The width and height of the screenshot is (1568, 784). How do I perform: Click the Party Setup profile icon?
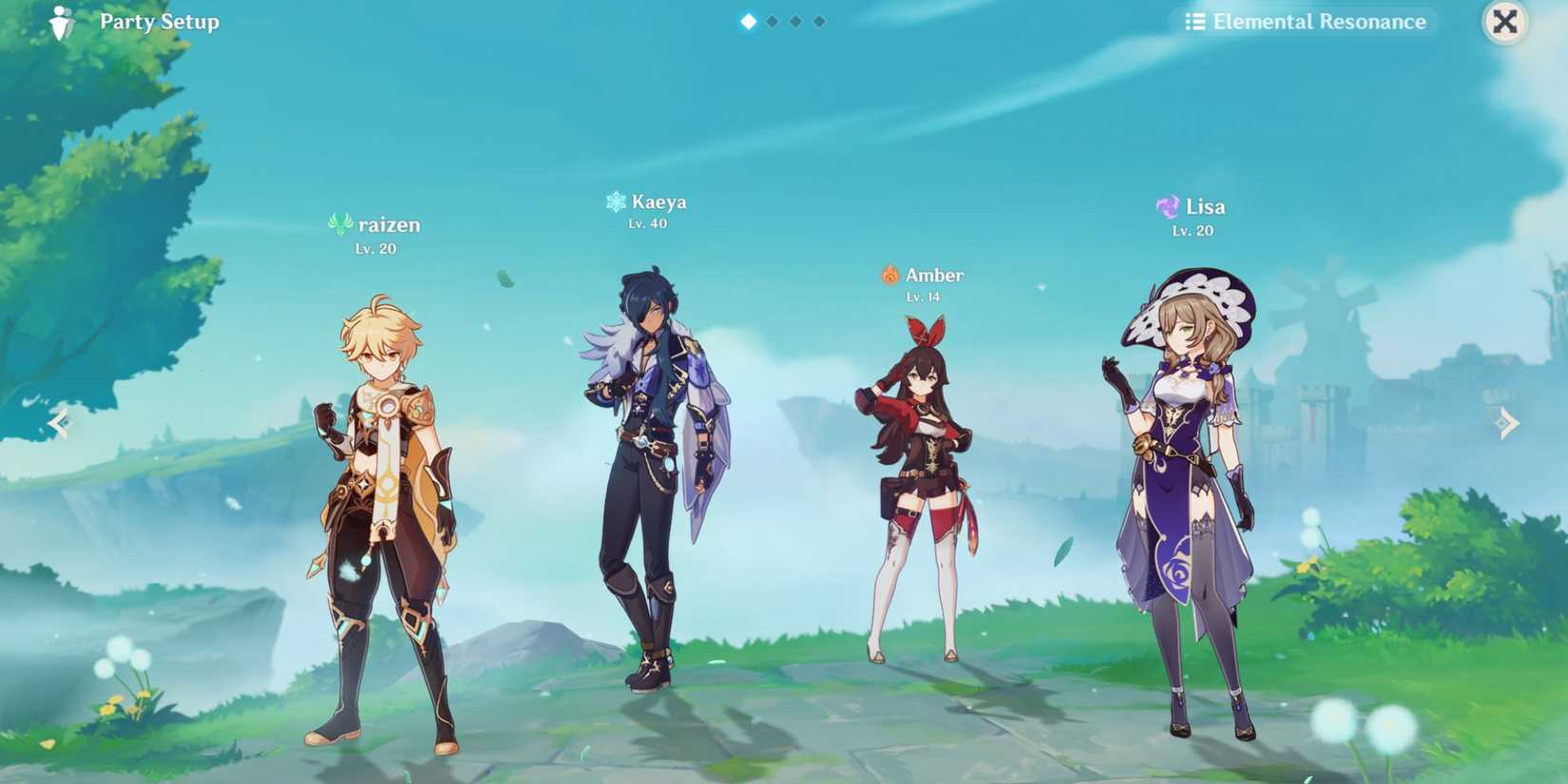pos(60,21)
